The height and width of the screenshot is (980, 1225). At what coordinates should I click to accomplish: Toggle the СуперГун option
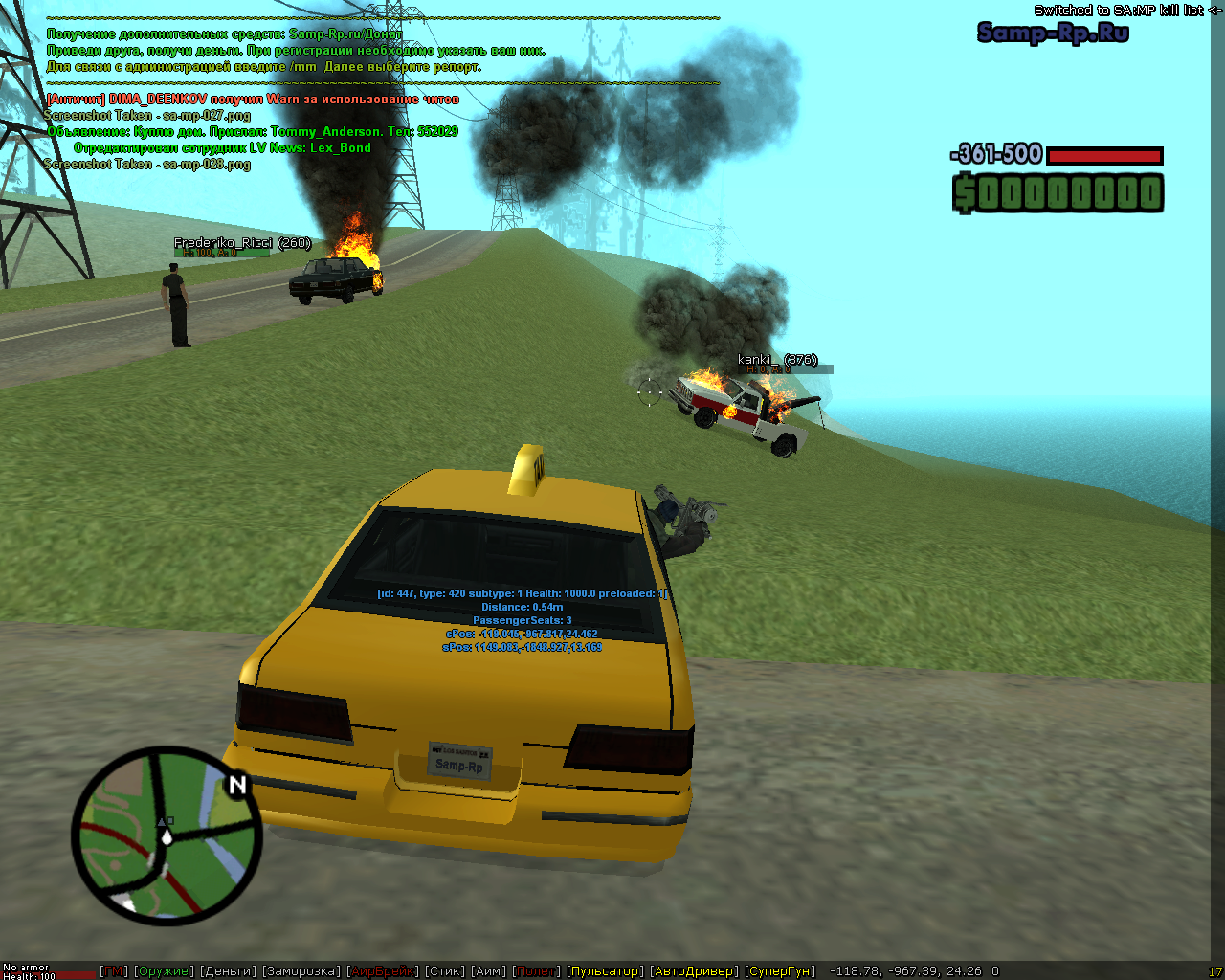tap(780, 971)
